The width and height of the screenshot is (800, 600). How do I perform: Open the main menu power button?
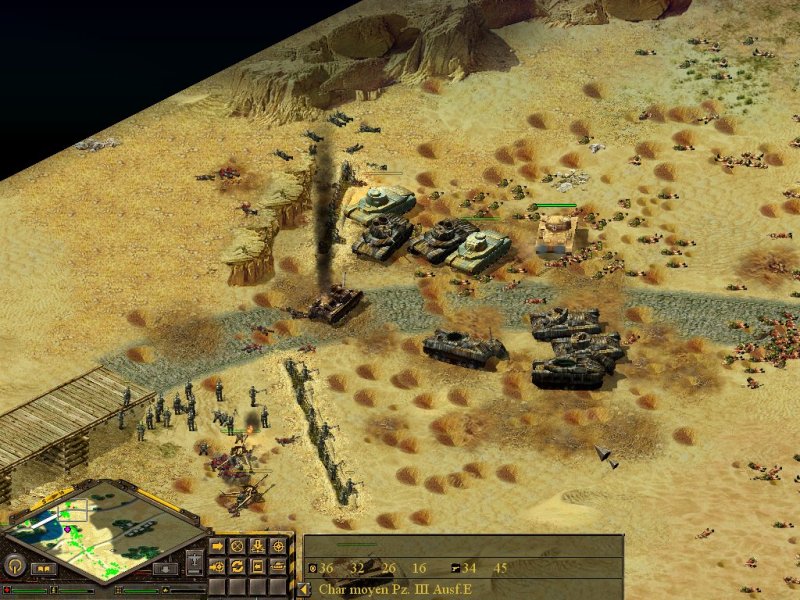tap(15, 566)
